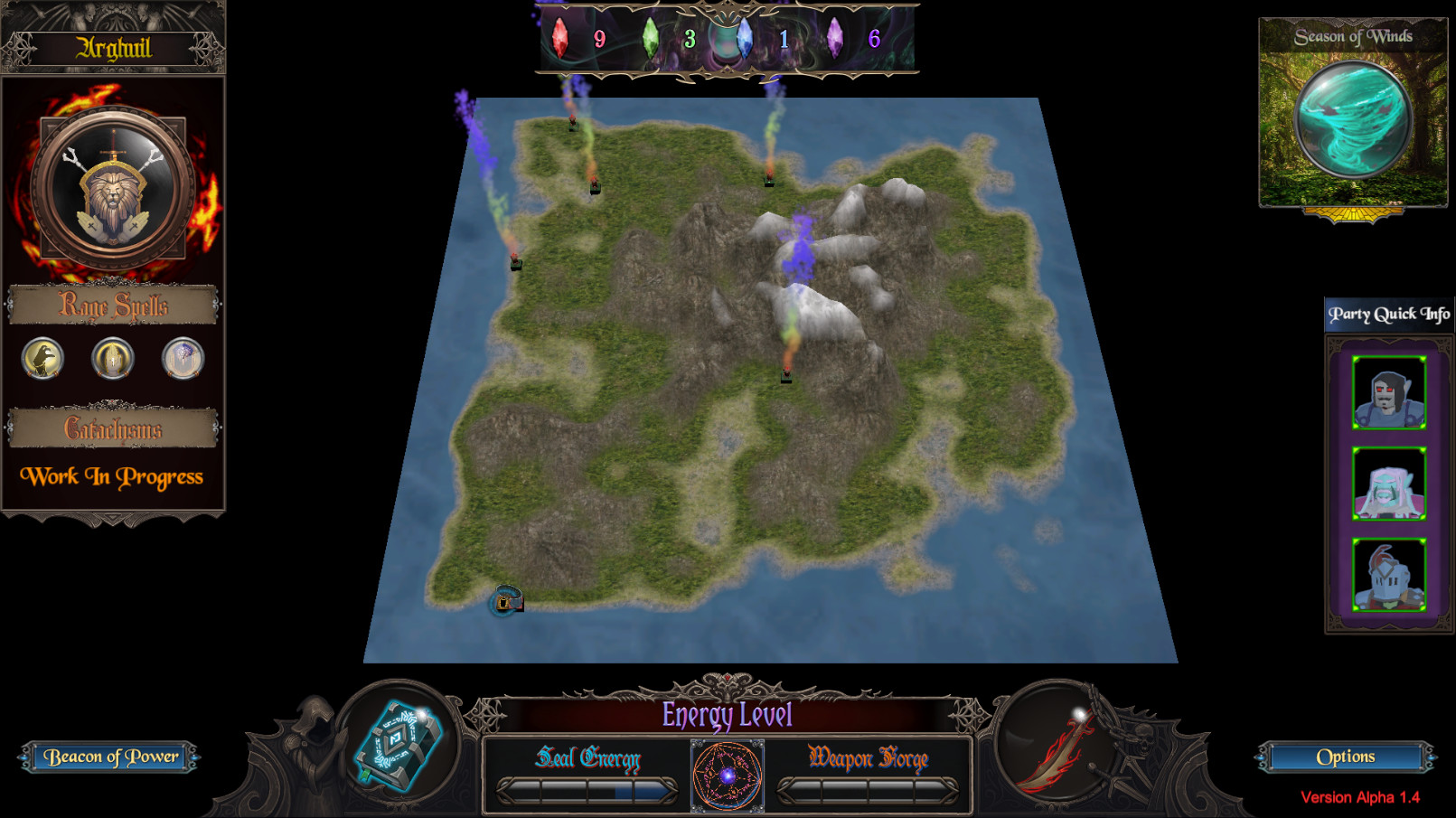The width and height of the screenshot is (1456, 818).
Task: Open the glowing spellbook at bottom left
Action: (x=396, y=745)
